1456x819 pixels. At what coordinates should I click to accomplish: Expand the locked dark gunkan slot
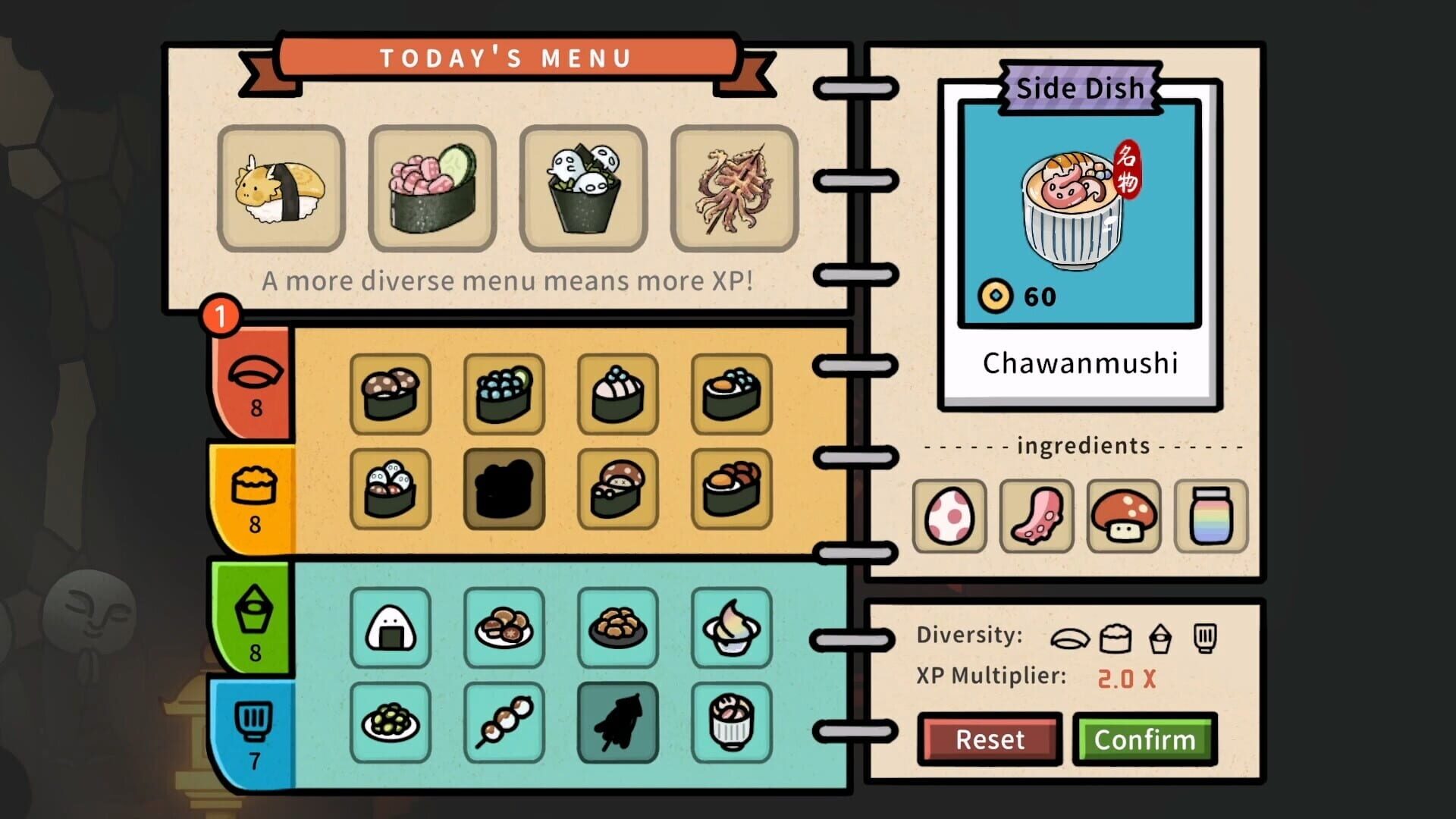pos(504,489)
